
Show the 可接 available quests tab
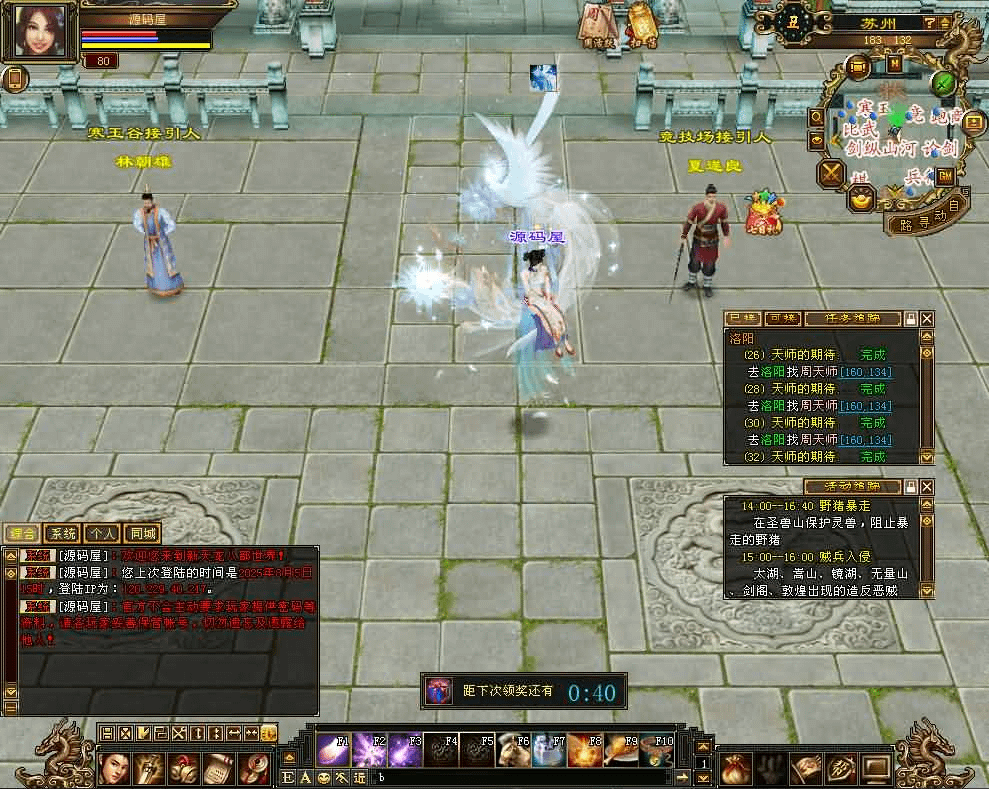pyautogui.click(x=781, y=319)
